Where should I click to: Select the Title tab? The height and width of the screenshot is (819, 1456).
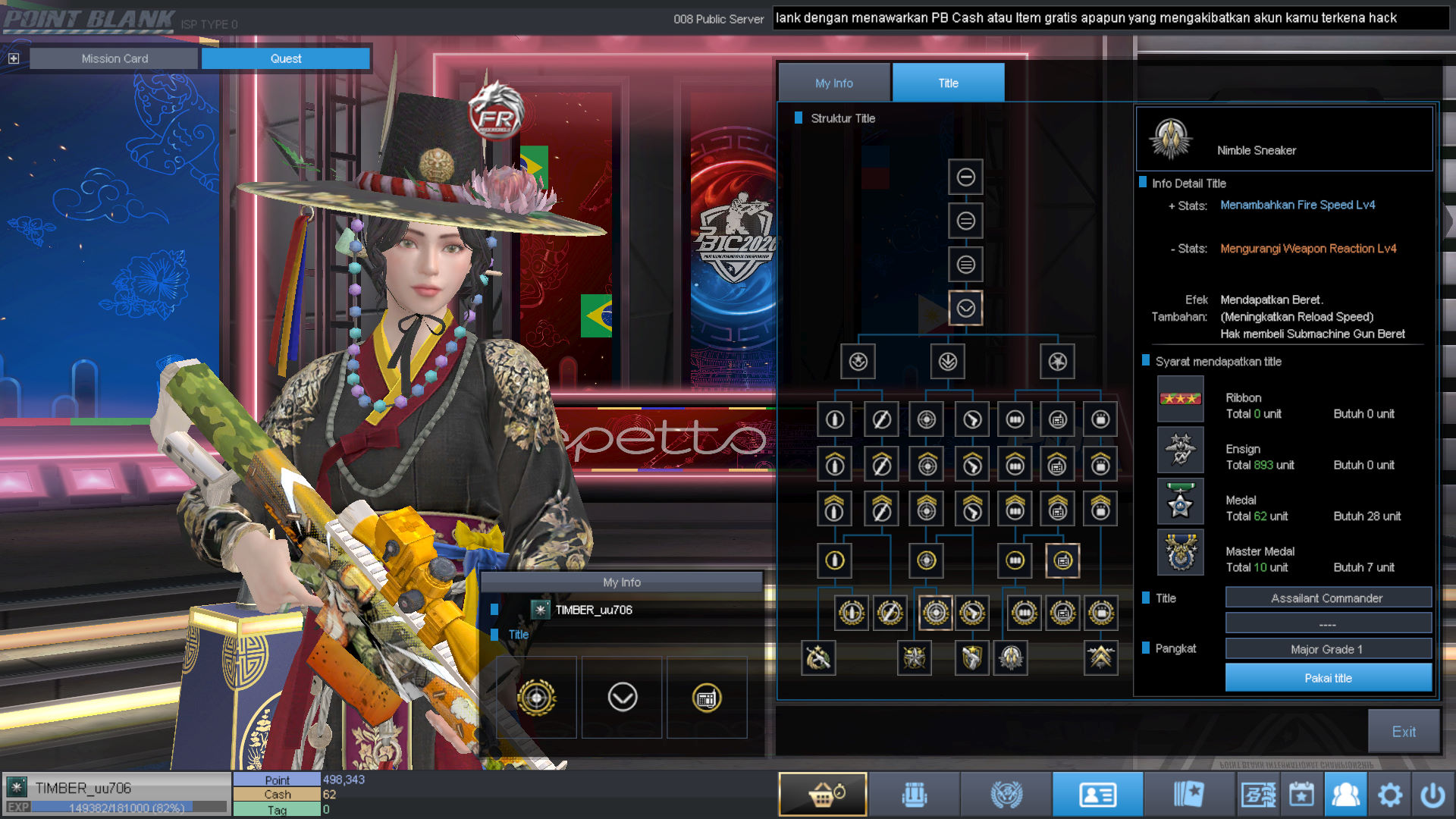click(948, 83)
